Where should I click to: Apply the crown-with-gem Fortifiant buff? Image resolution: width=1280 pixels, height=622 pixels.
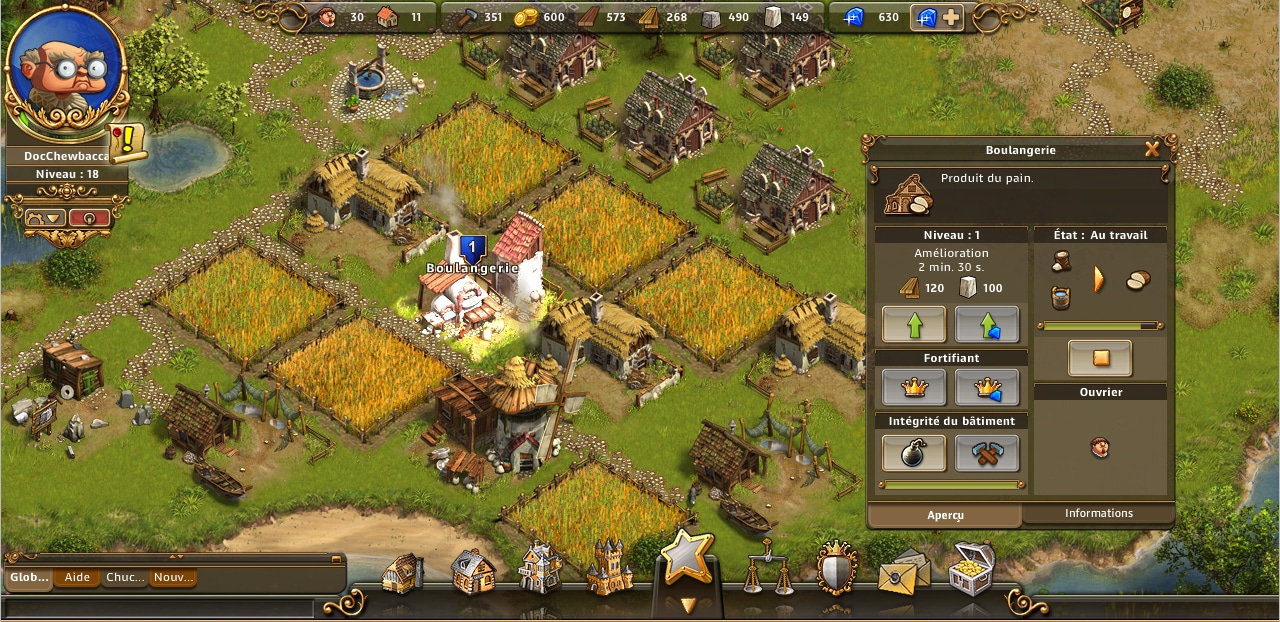click(x=987, y=387)
